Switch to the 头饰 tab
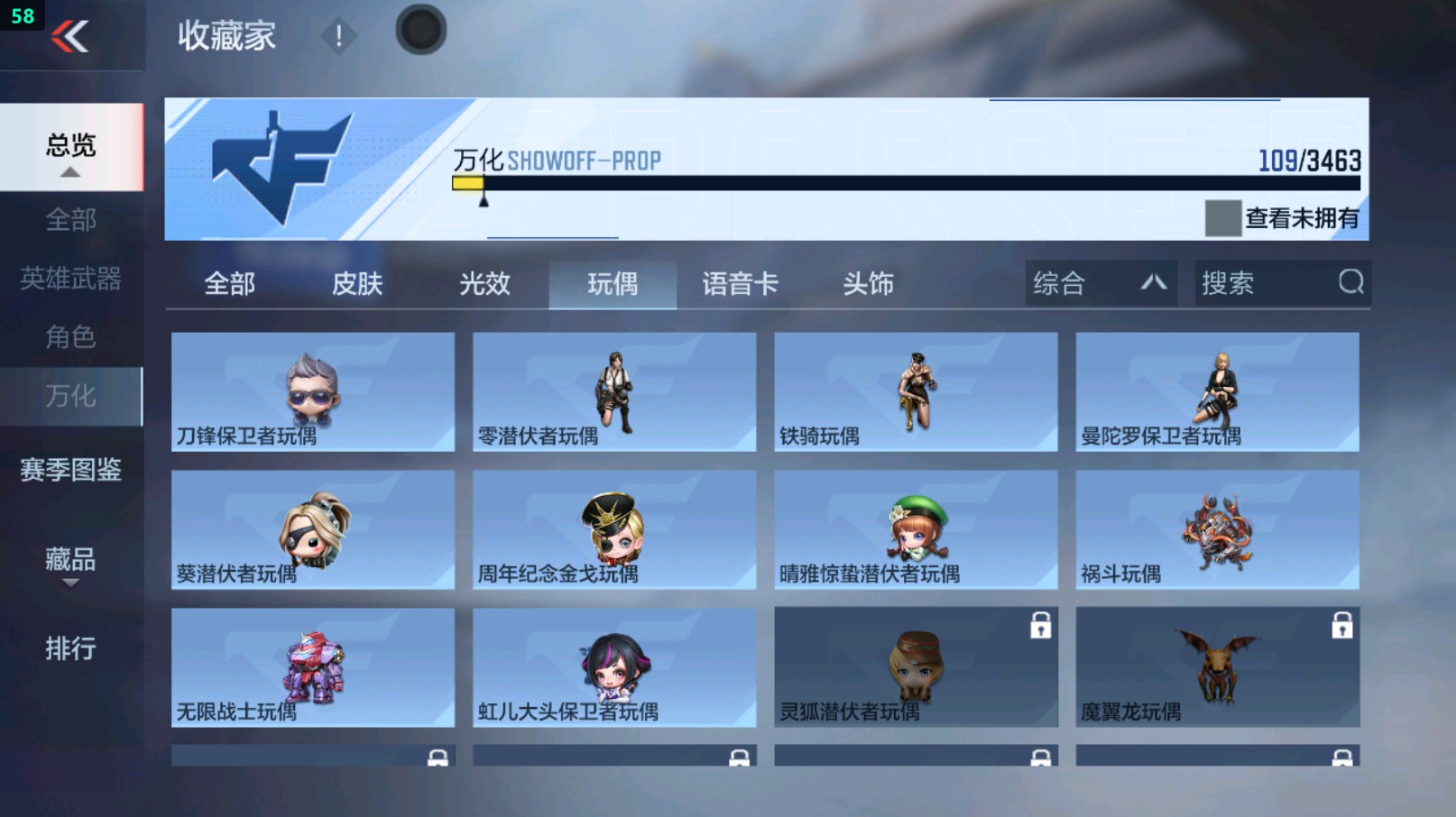The width and height of the screenshot is (1456, 817). (x=869, y=284)
